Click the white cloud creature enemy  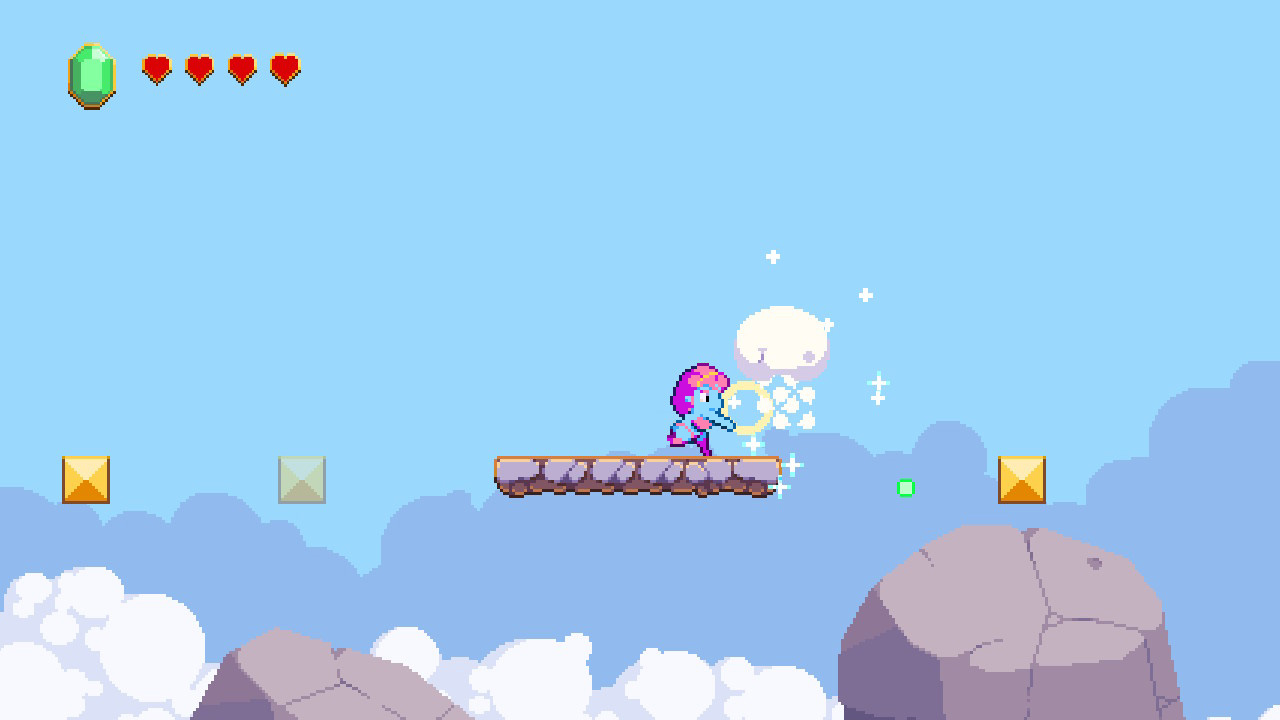[782, 340]
